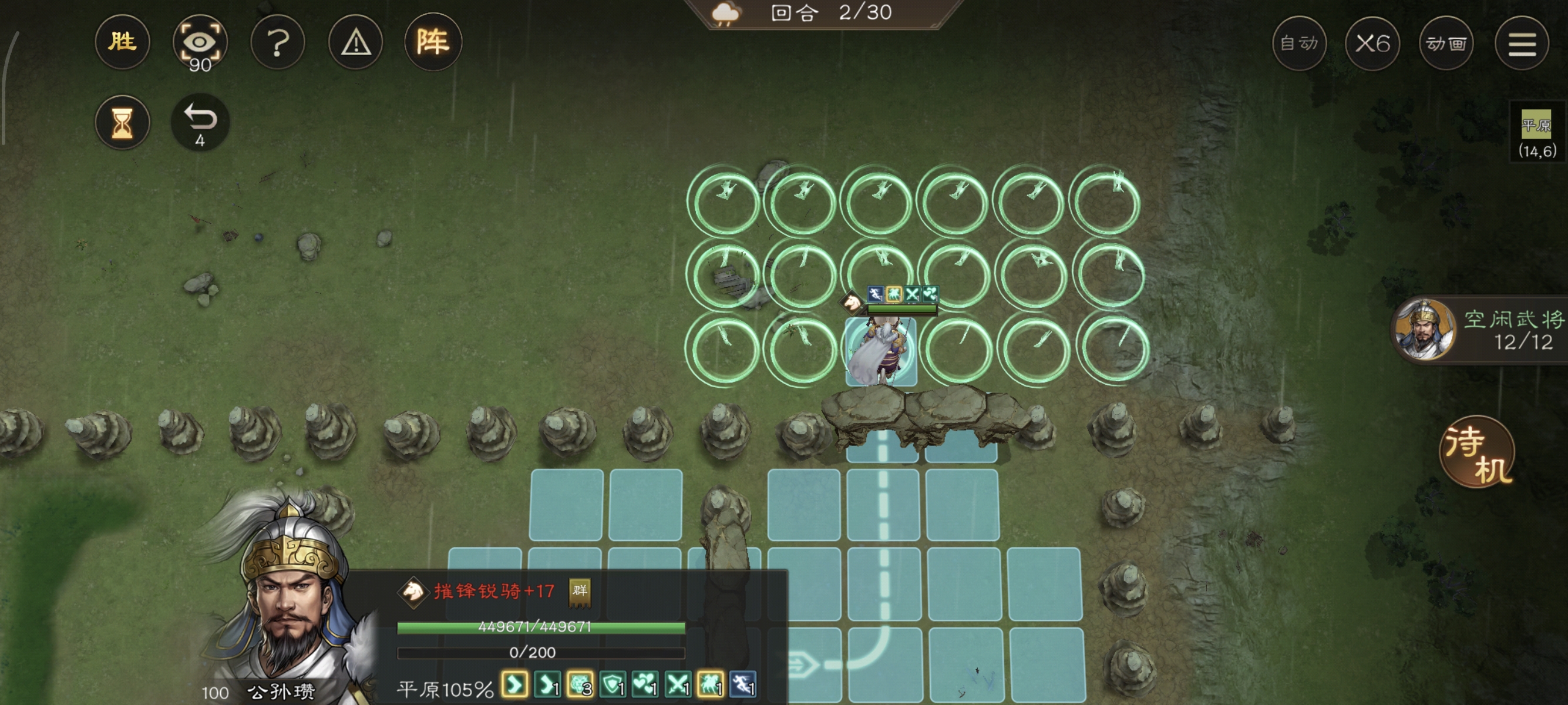
Task: Inspect the 摧锋锐骑 troop type label
Action: tap(493, 590)
